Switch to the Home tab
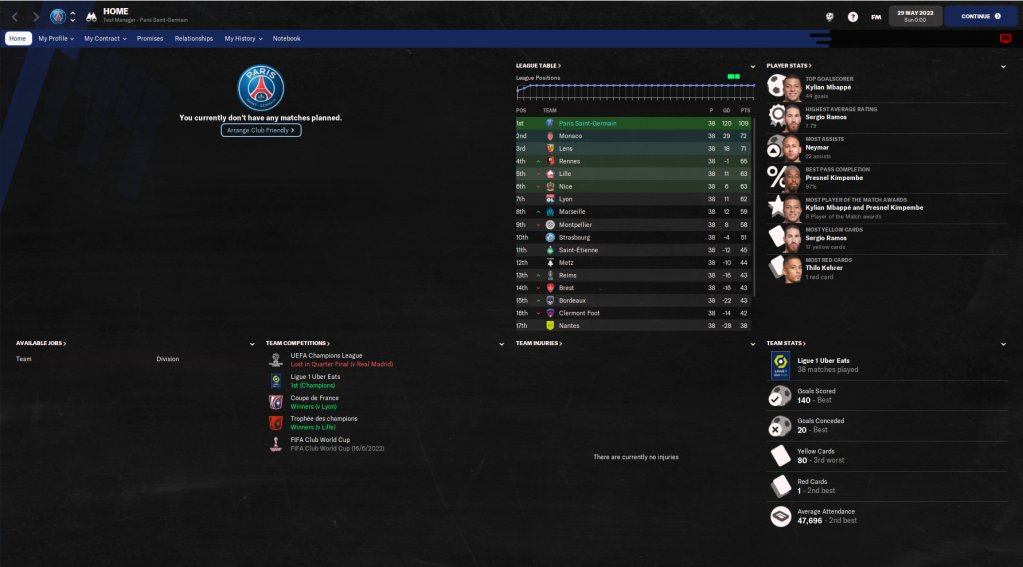 coord(18,38)
